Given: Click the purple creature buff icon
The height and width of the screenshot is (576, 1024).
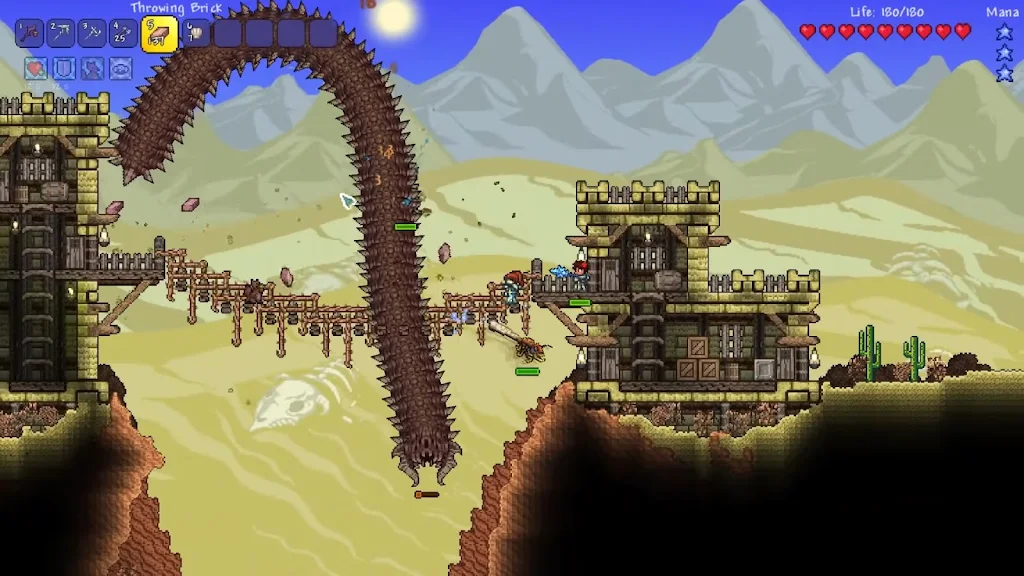Looking at the screenshot, I should coord(92,69).
